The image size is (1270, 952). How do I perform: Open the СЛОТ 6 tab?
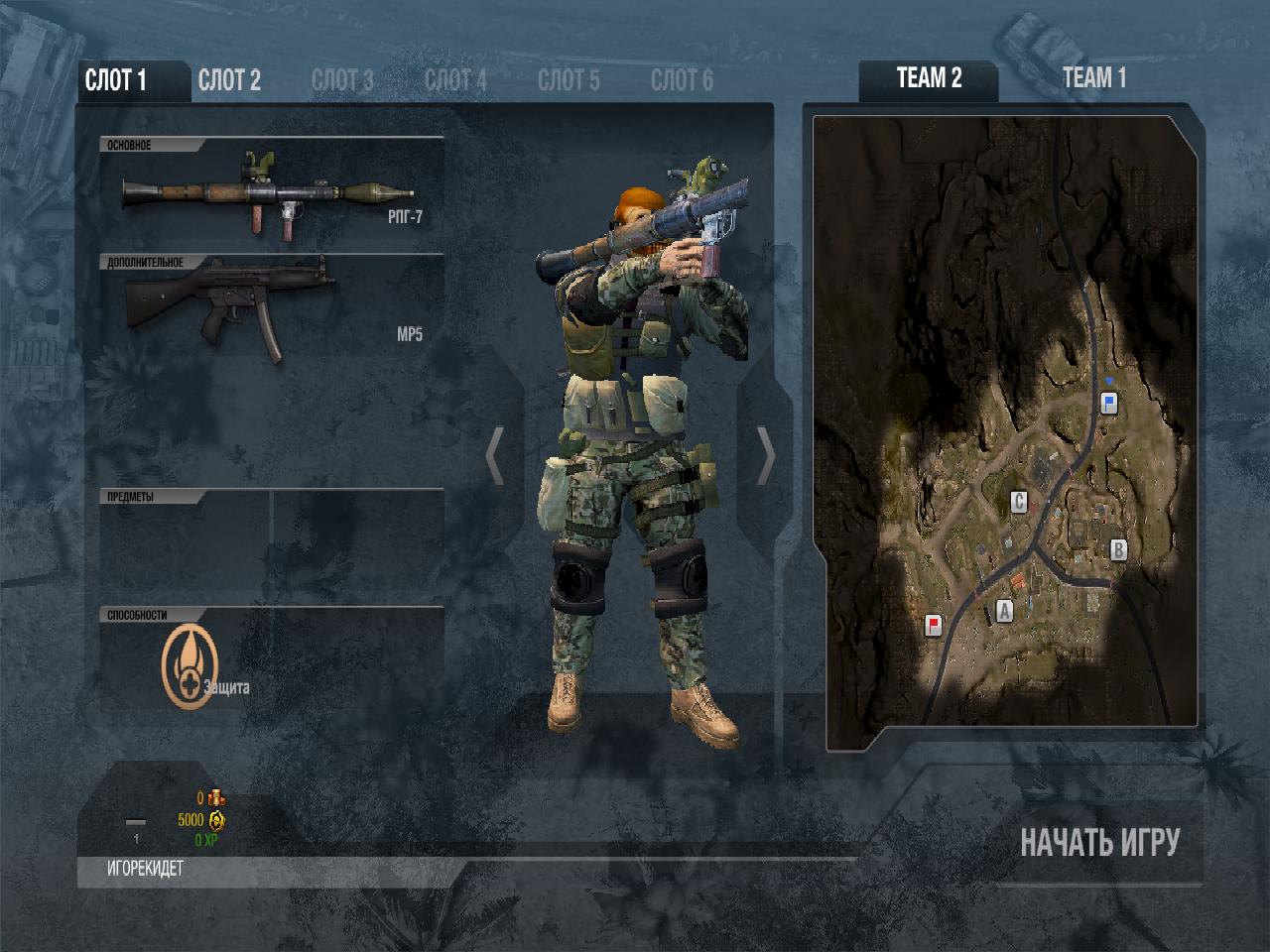click(682, 81)
